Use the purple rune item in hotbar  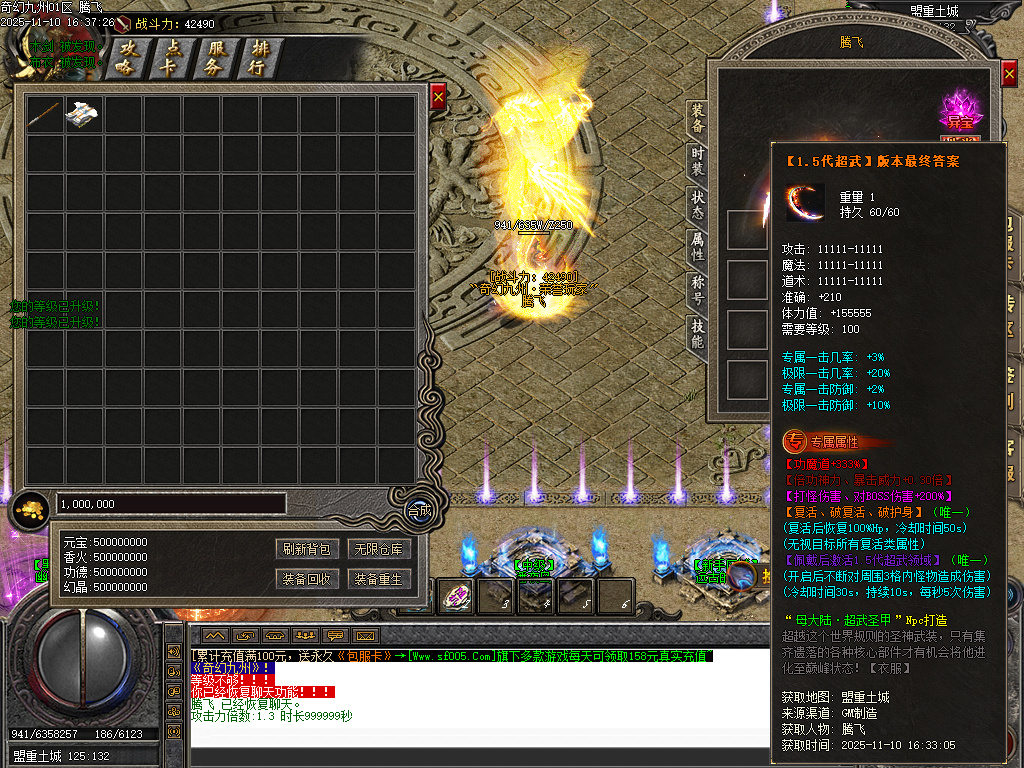457,596
